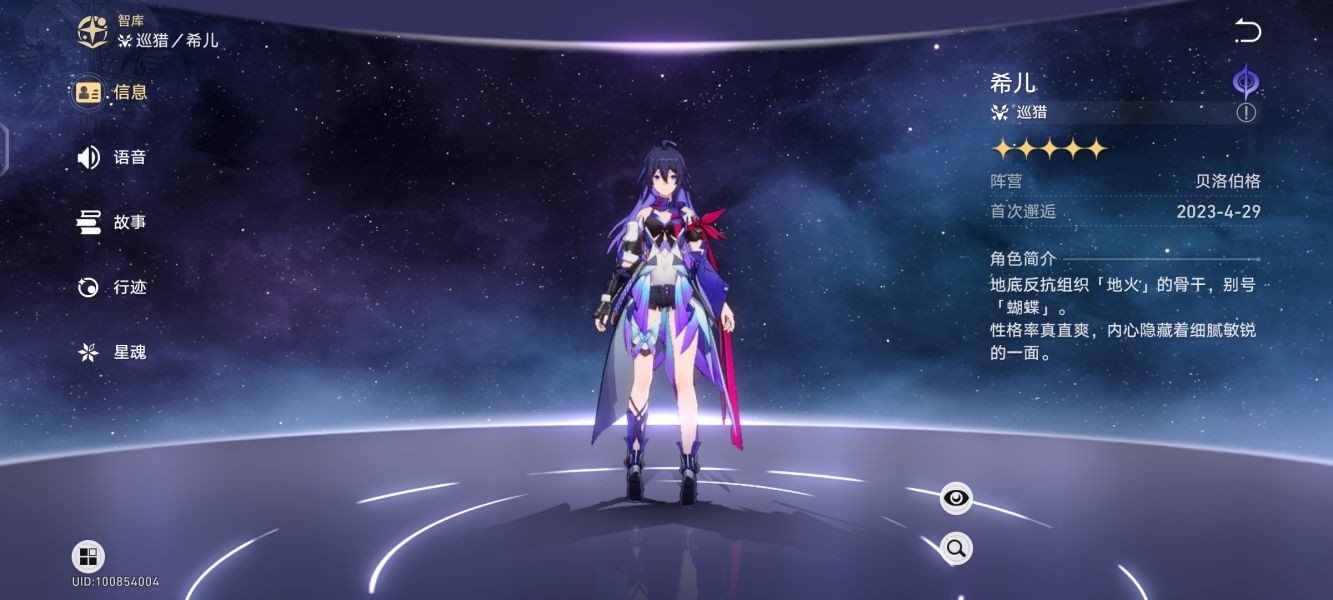Open the four-square grid menu button

point(88,557)
